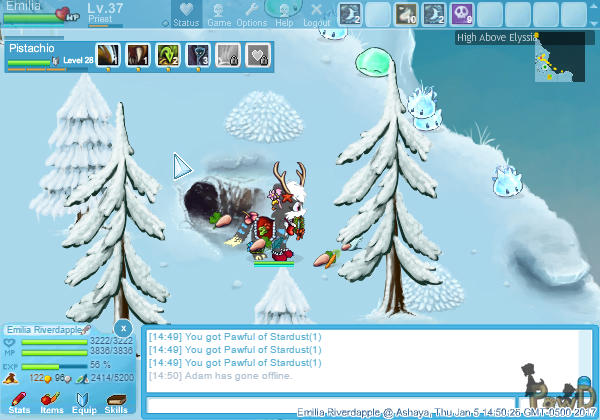
Task: Select Pistachio's locked heart skill slot
Action: [257, 54]
